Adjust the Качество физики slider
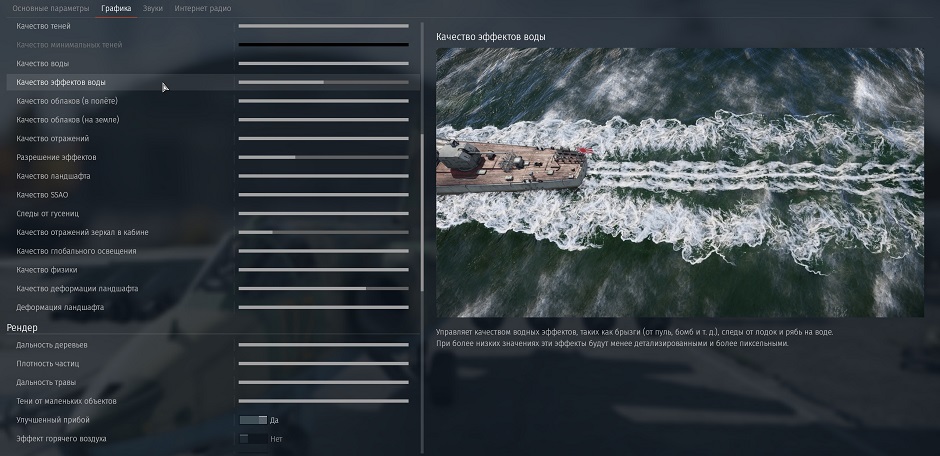 tap(323, 270)
